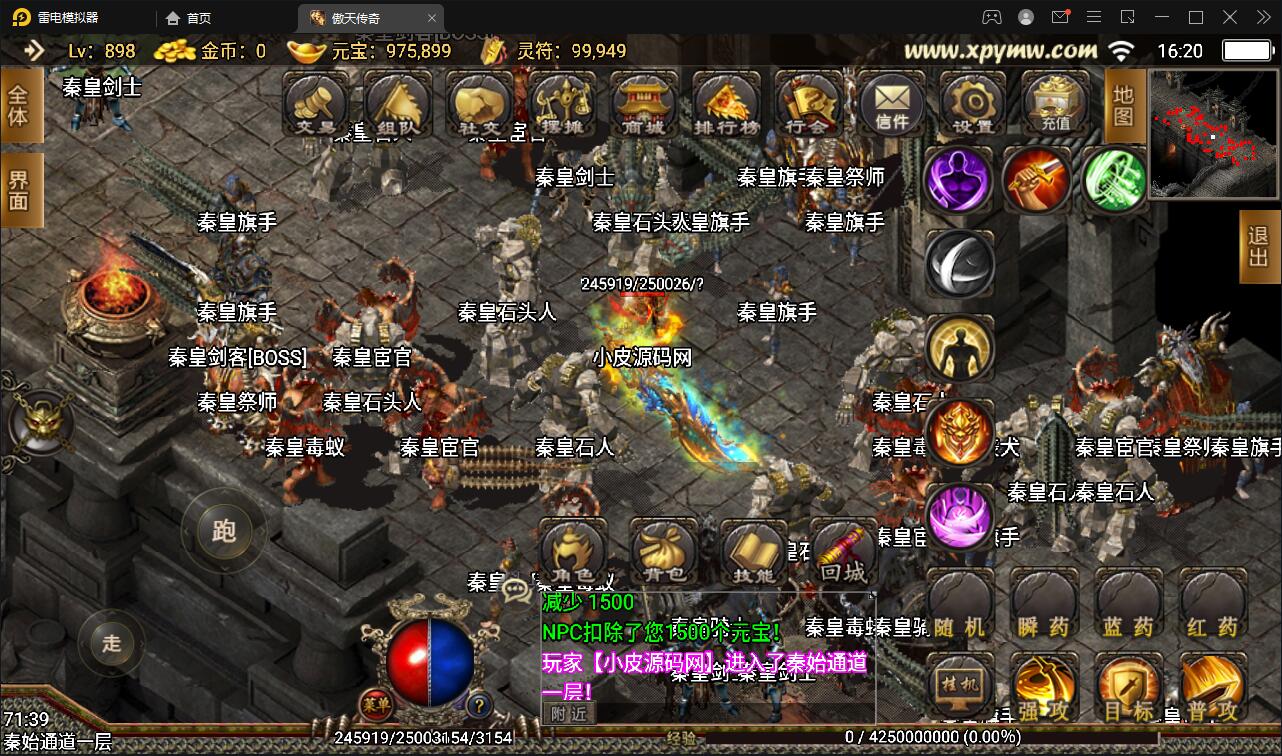Open the 背包 inventory bag
Image resolution: width=1282 pixels, height=756 pixels.
(663, 551)
